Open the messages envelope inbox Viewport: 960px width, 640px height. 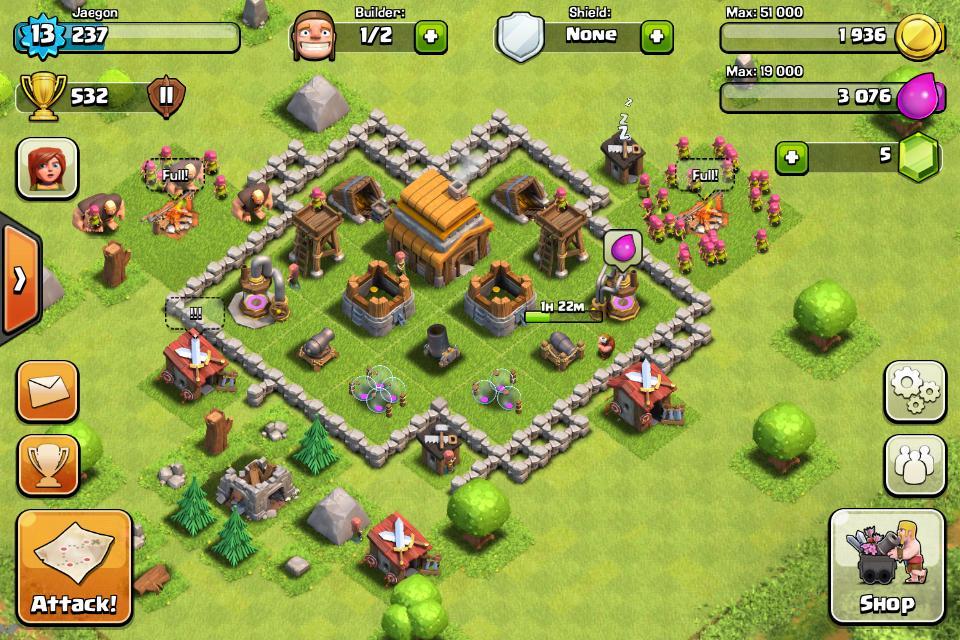point(46,391)
